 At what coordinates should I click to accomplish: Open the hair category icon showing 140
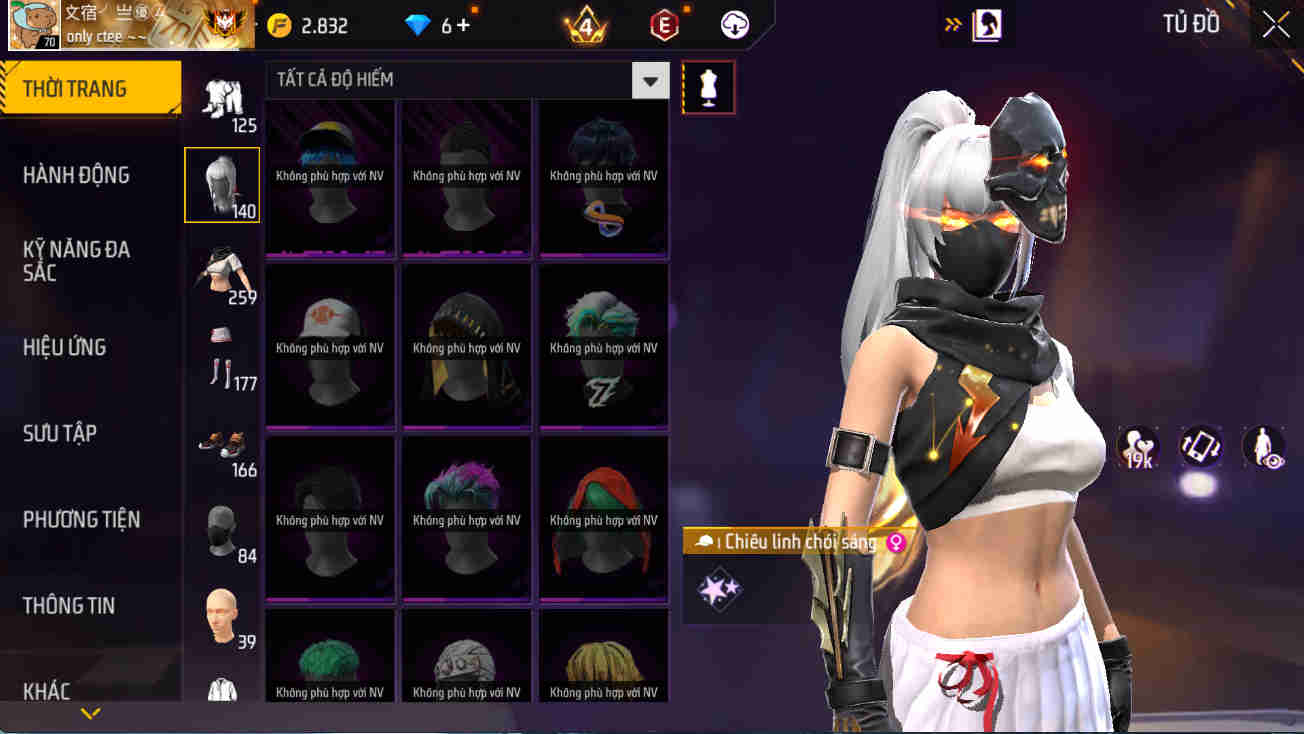221,183
